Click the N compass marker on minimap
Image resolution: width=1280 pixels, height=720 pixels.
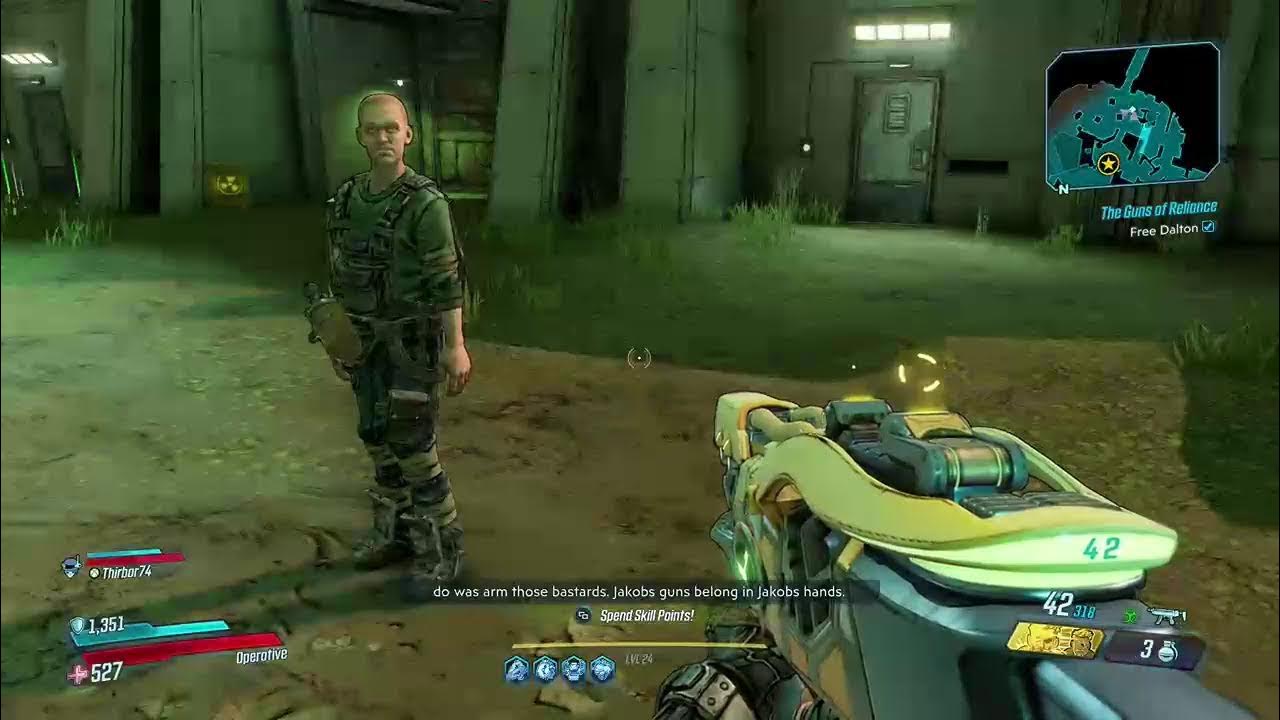pyautogui.click(x=1062, y=187)
